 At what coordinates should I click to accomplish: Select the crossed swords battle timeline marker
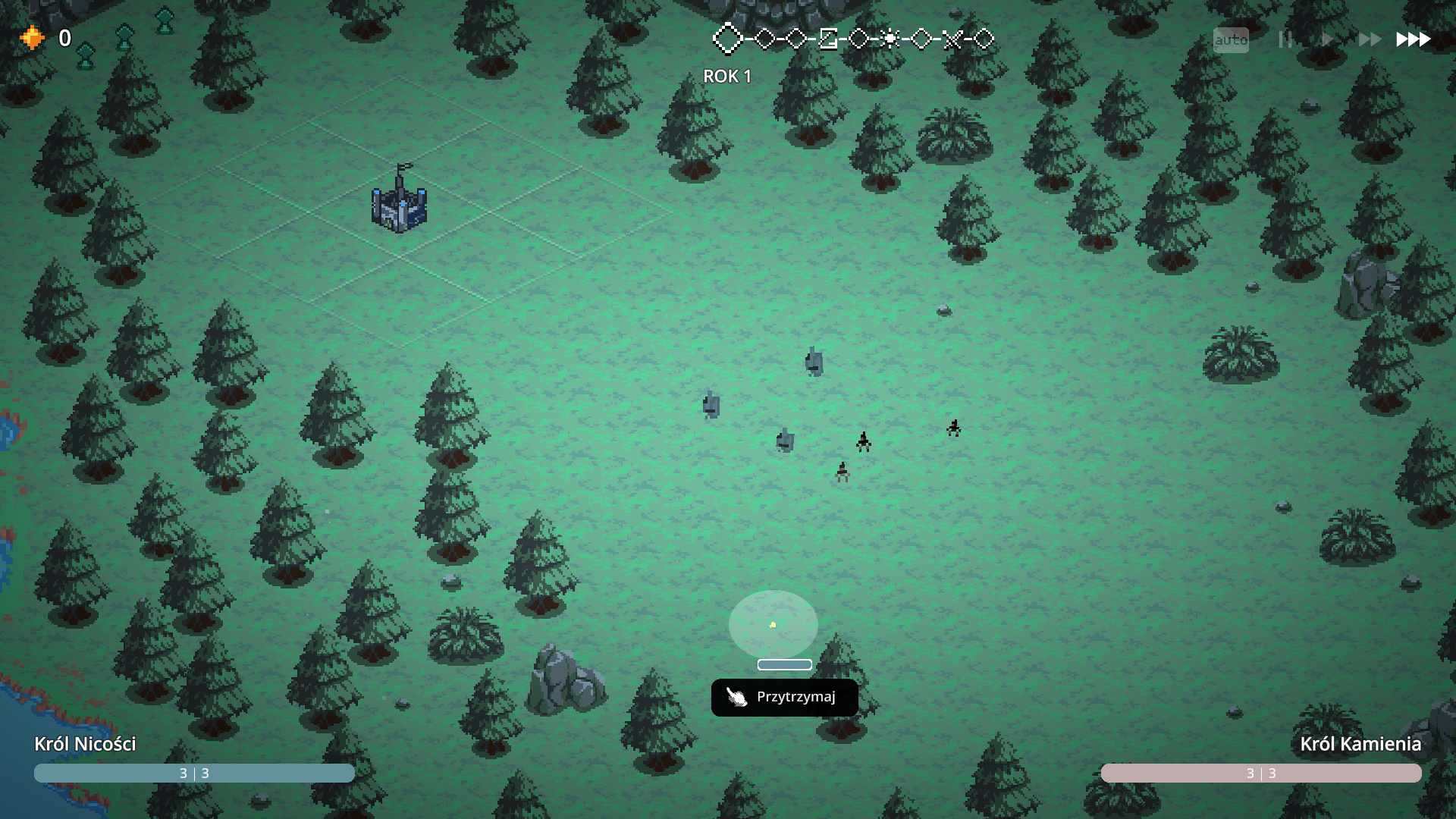[x=952, y=39]
